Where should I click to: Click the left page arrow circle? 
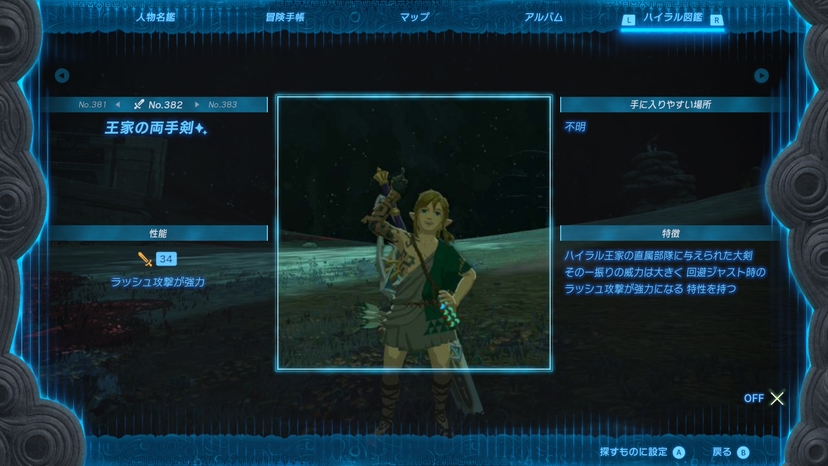[62, 76]
